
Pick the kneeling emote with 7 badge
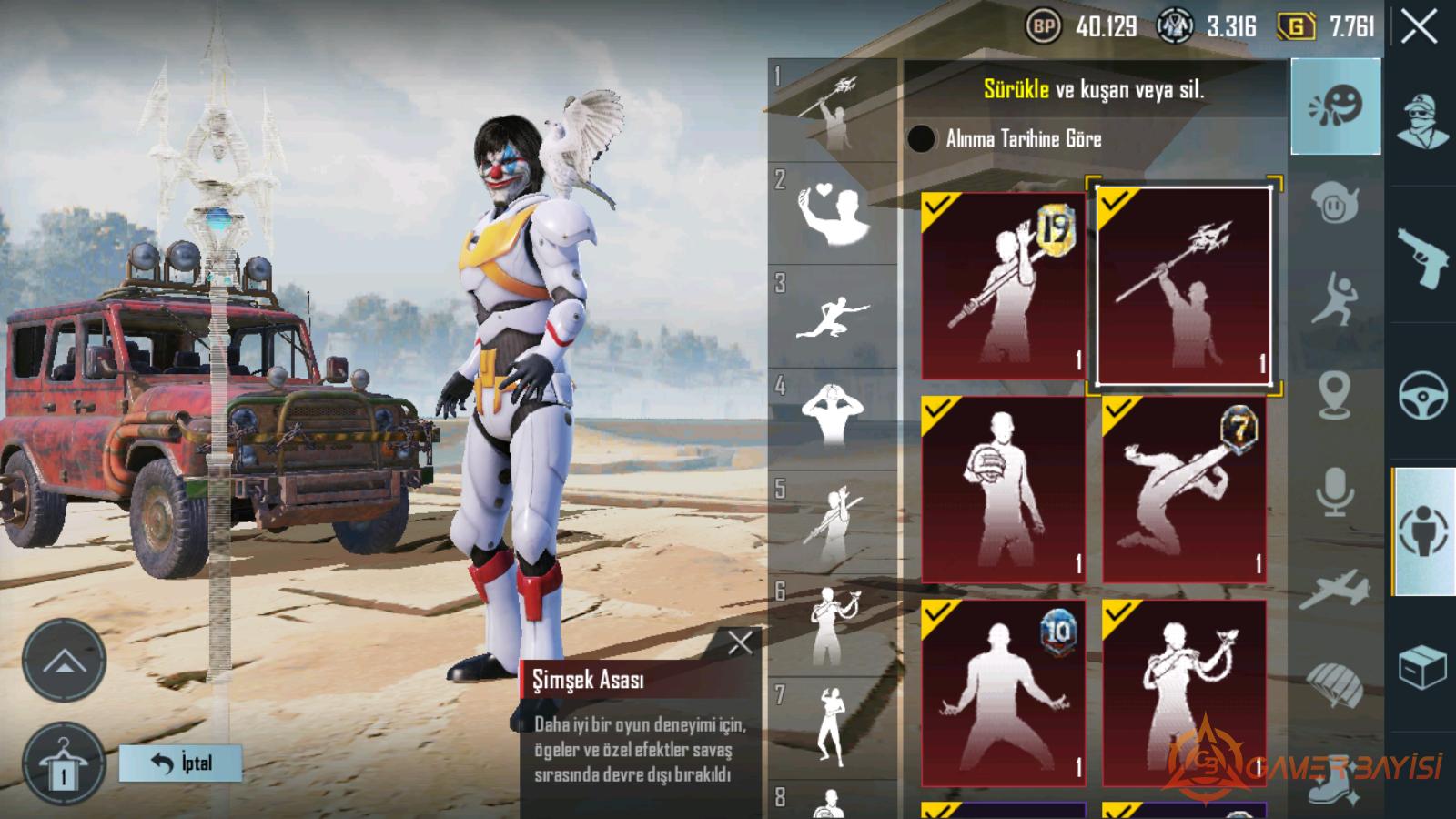(1183, 490)
